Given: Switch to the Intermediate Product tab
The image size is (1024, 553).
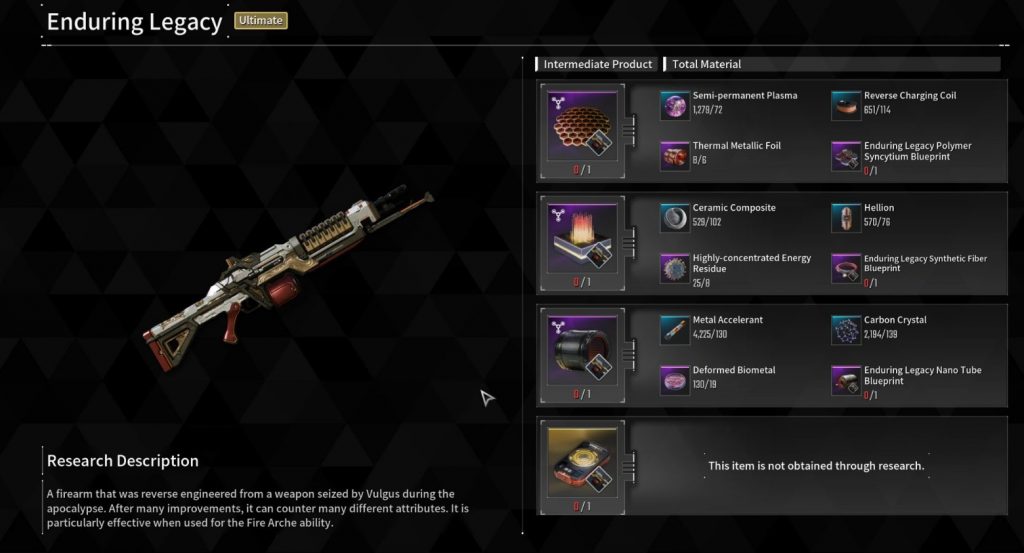Looking at the screenshot, I should (x=597, y=64).
